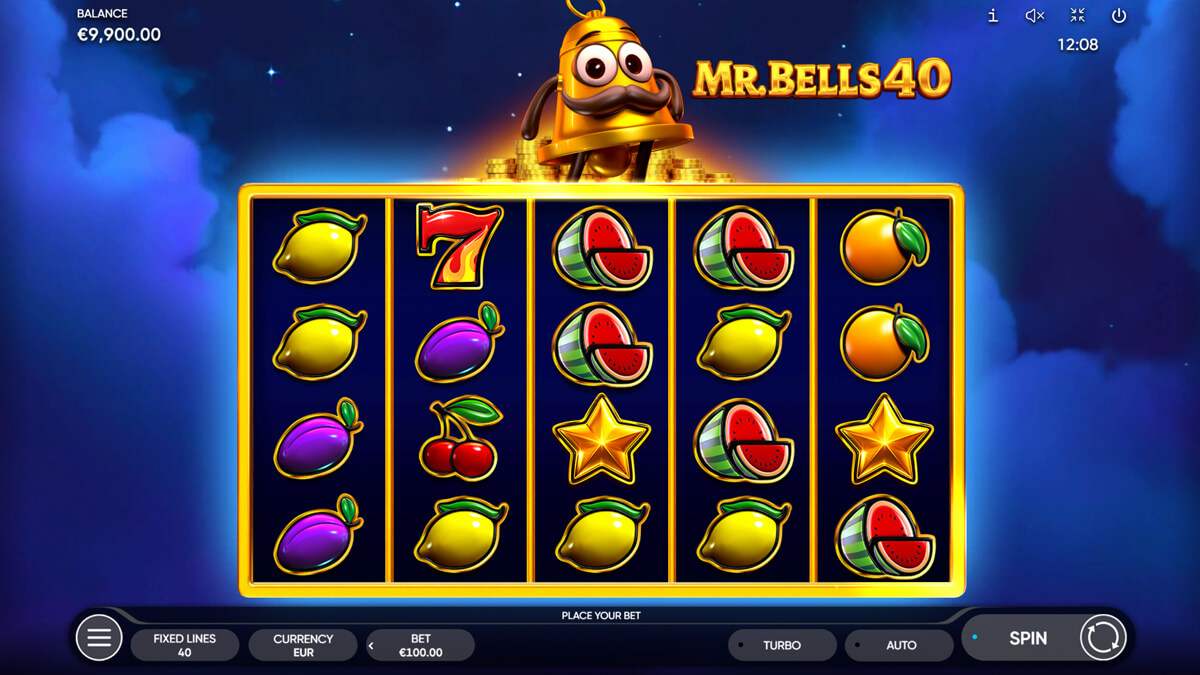Toggle the muted sound speaker icon

(x=1035, y=15)
